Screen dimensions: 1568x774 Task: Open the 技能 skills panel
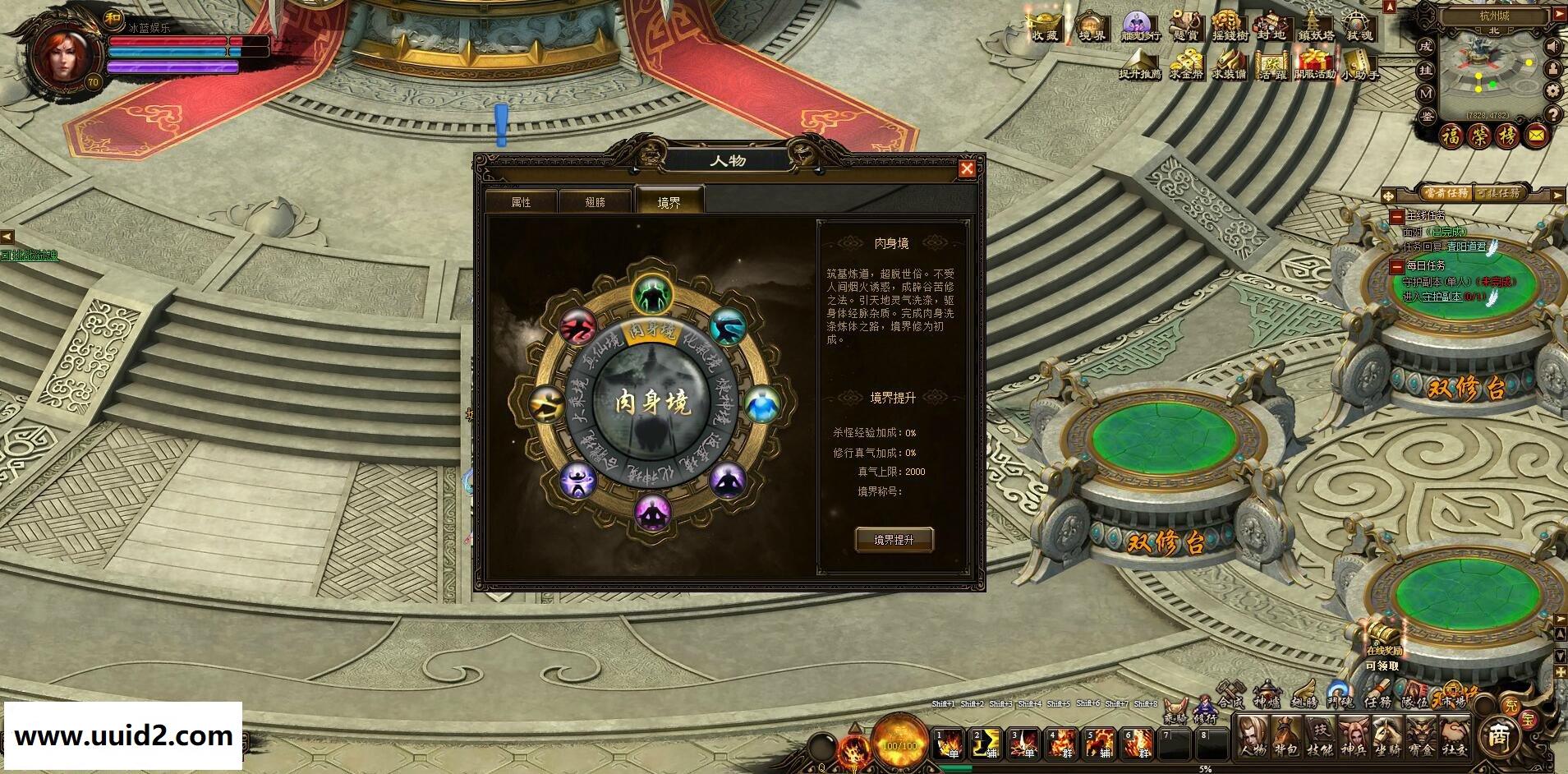coord(1320,735)
